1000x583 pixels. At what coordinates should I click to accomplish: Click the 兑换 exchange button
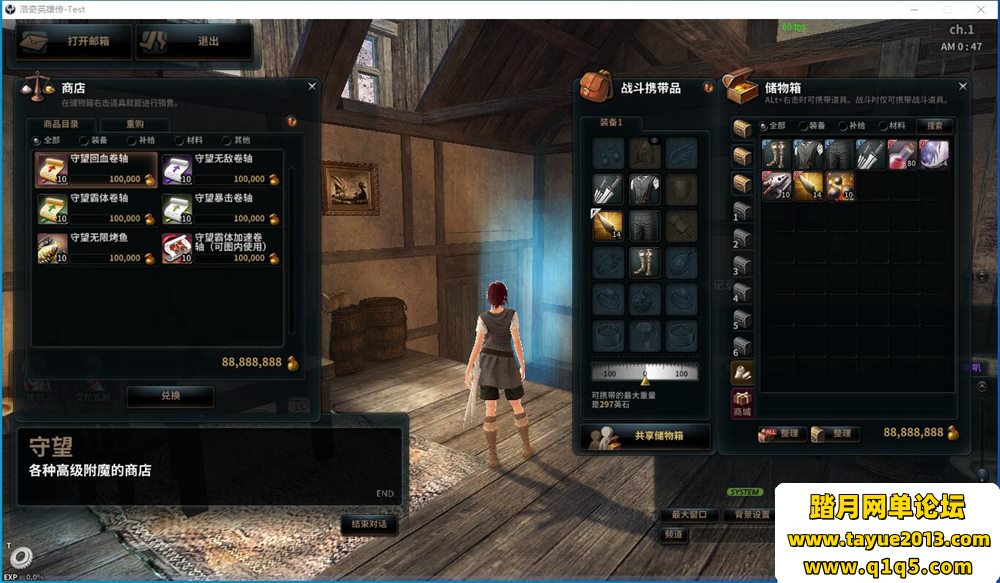point(170,395)
